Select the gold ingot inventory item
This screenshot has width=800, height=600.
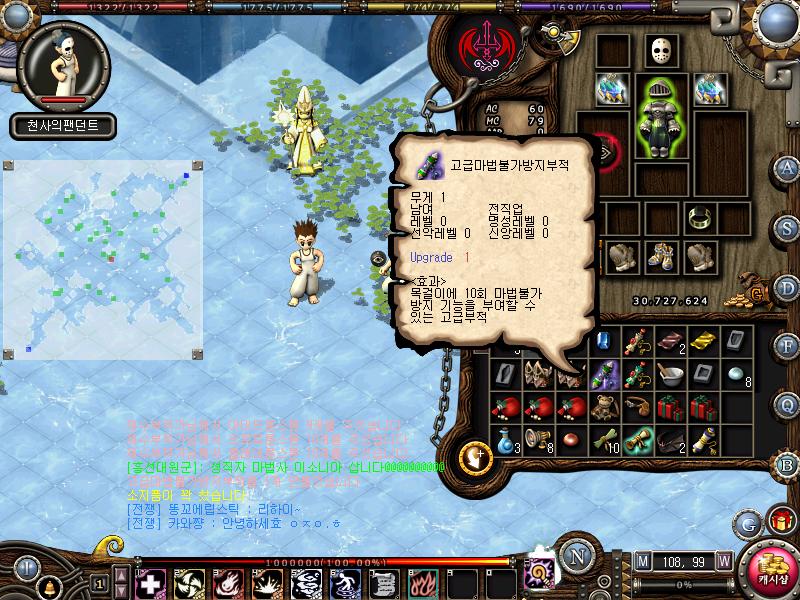point(702,342)
